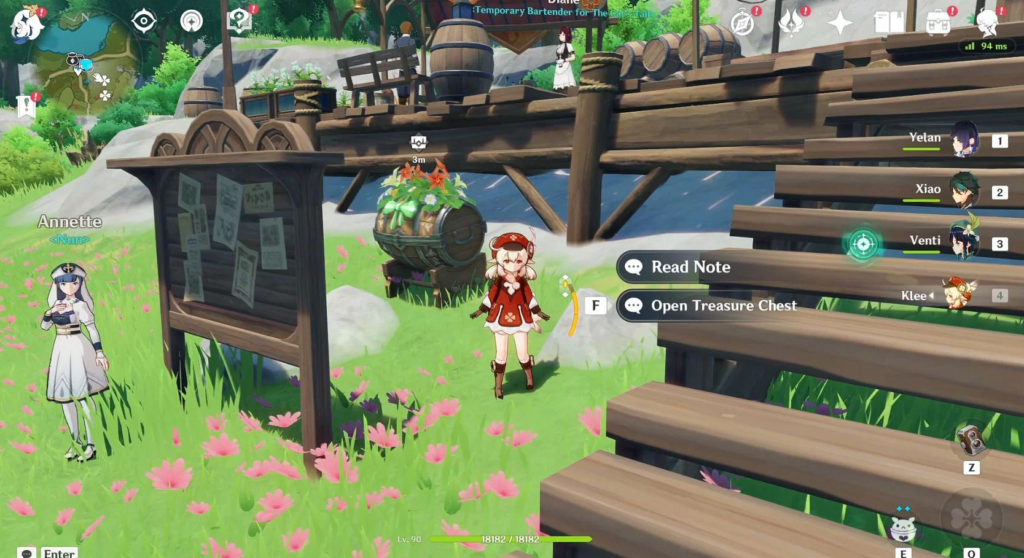
Task: Open the quest tracker bookmark icon
Action: [26, 106]
